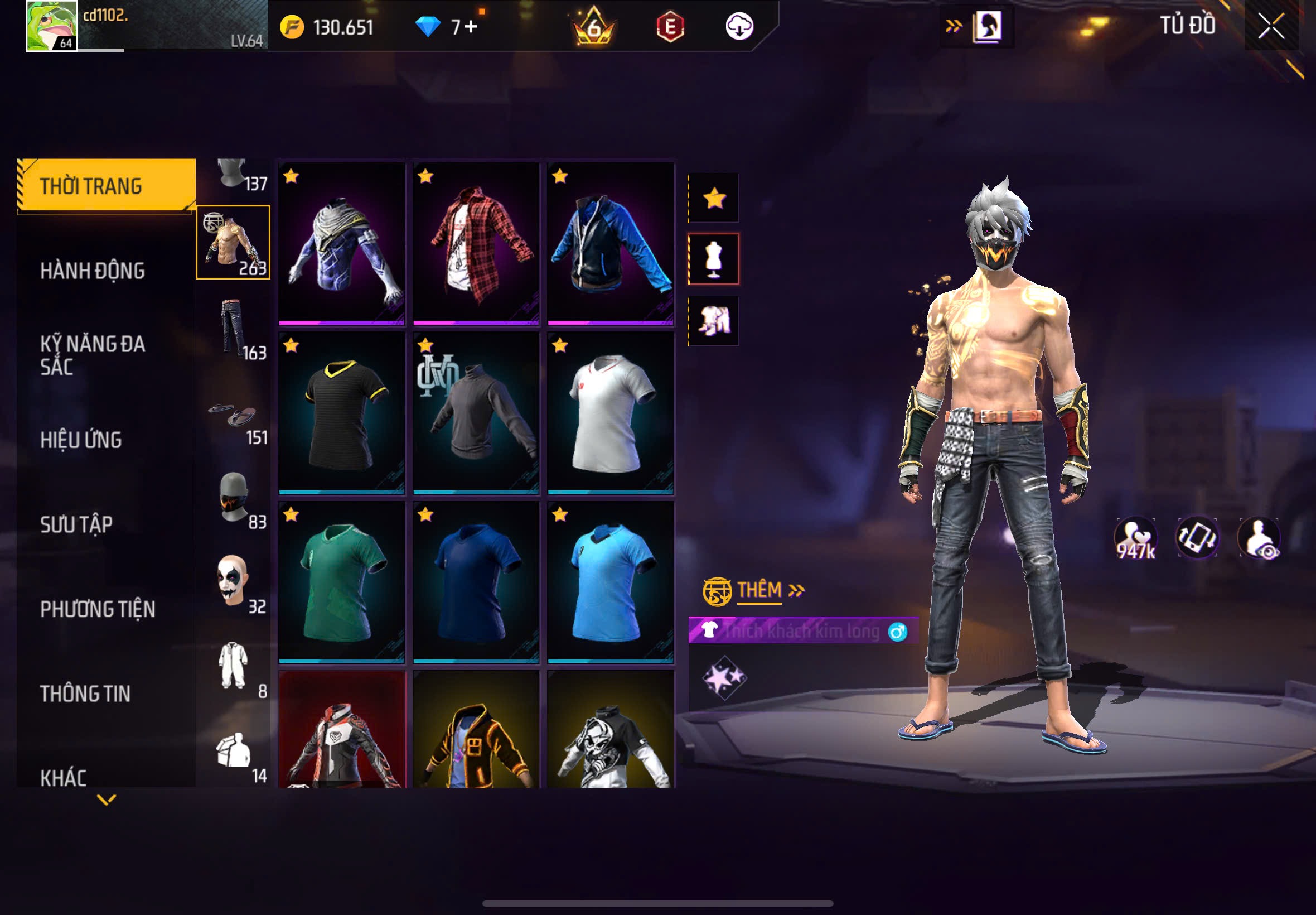This screenshot has height=915, width=1316.
Task: Select the red plaid shirt
Action: click(476, 244)
